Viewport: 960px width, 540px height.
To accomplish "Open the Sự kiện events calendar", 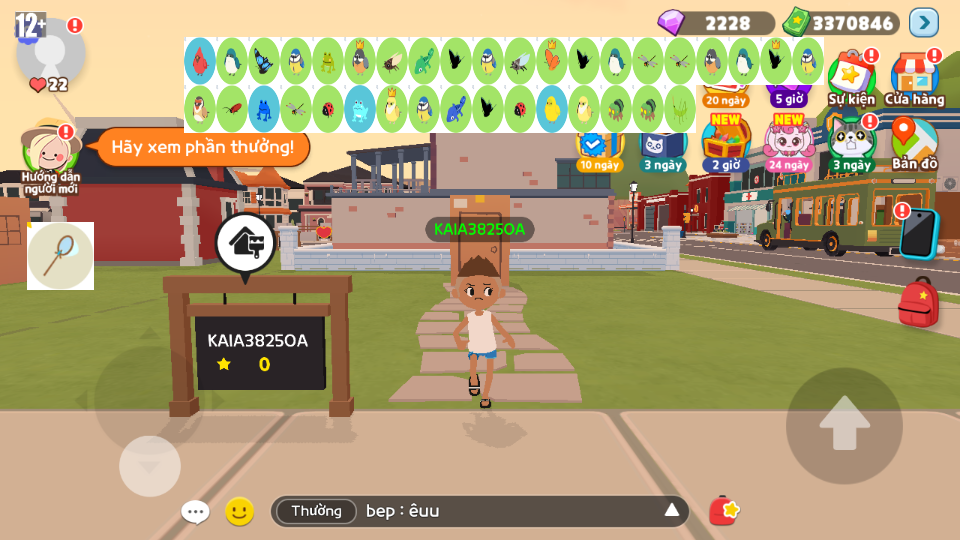I will pyautogui.click(x=851, y=77).
